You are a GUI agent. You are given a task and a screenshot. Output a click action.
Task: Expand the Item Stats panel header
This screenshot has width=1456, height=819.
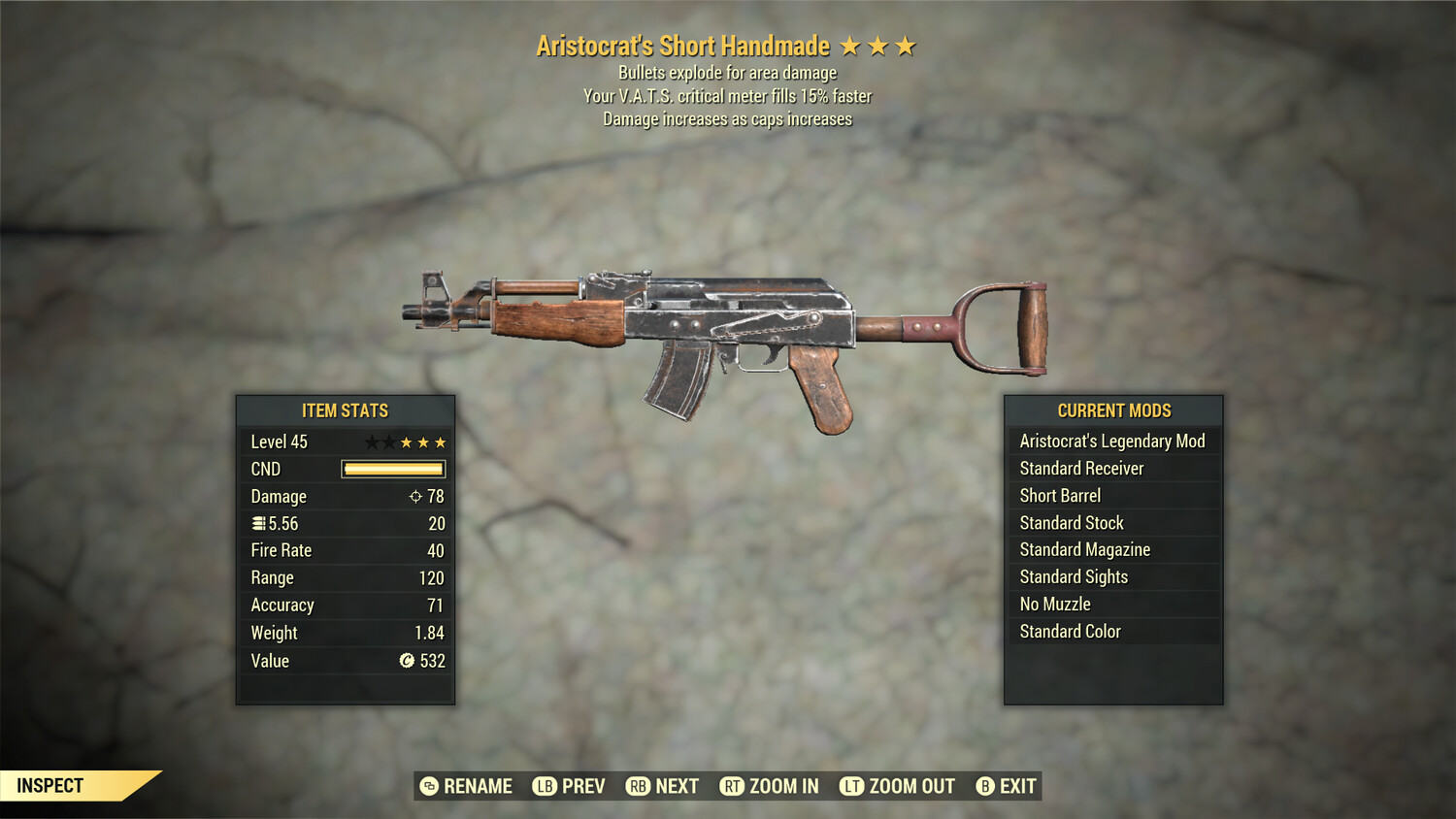point(345,410)
